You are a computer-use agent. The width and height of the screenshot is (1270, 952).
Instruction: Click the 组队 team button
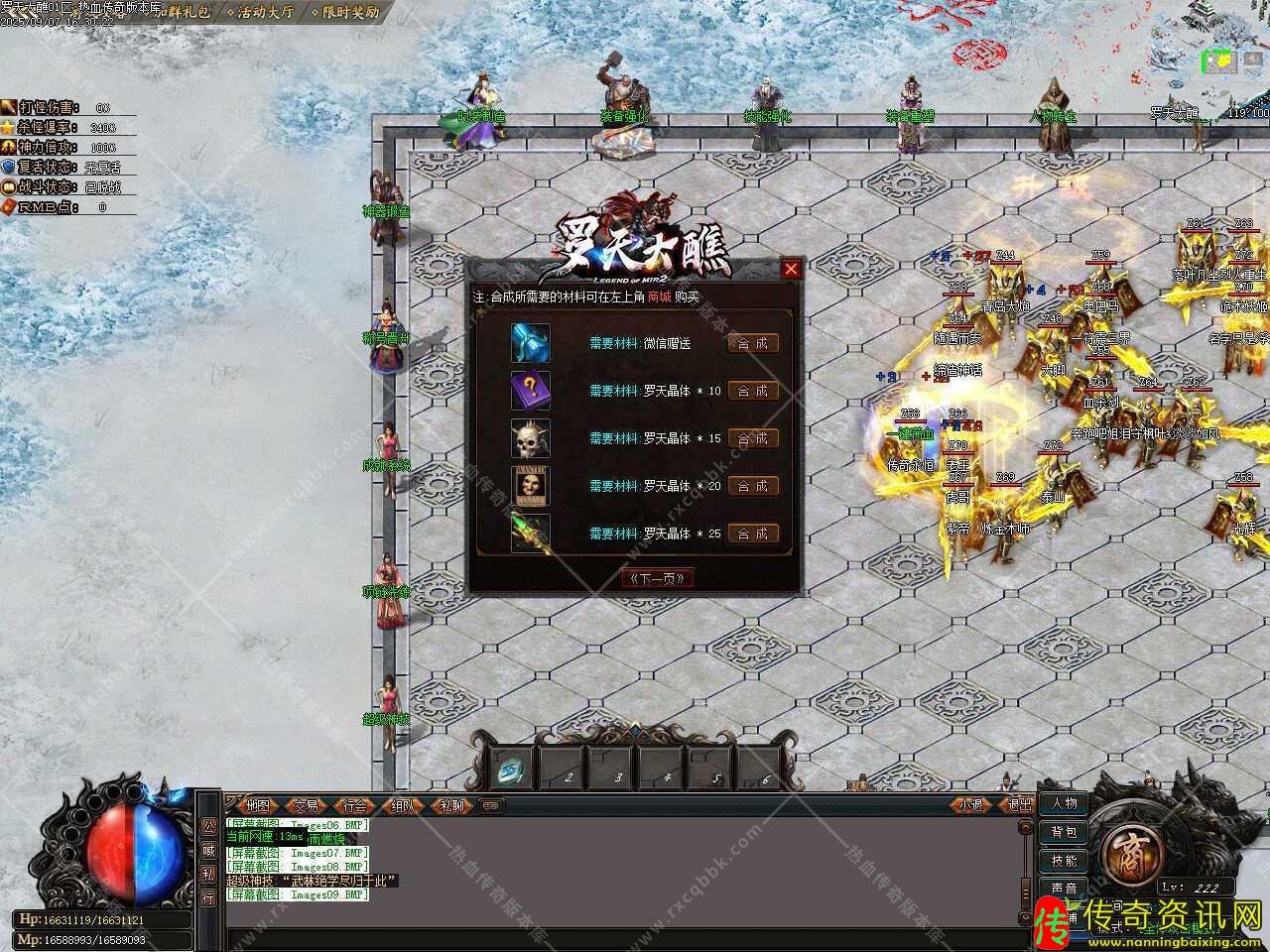403,806
